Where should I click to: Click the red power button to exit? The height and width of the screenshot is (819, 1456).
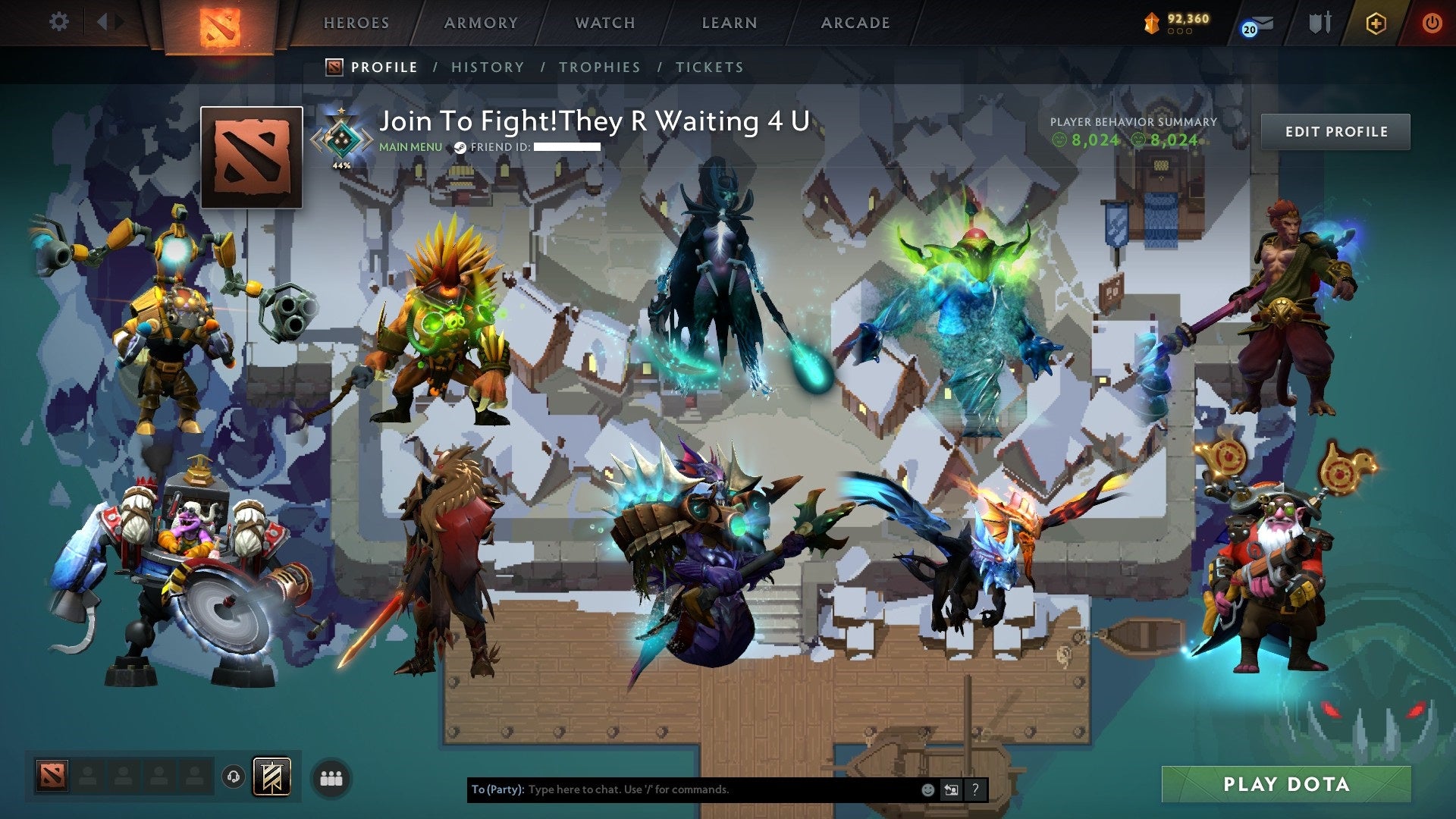[x=1433, y=23]
